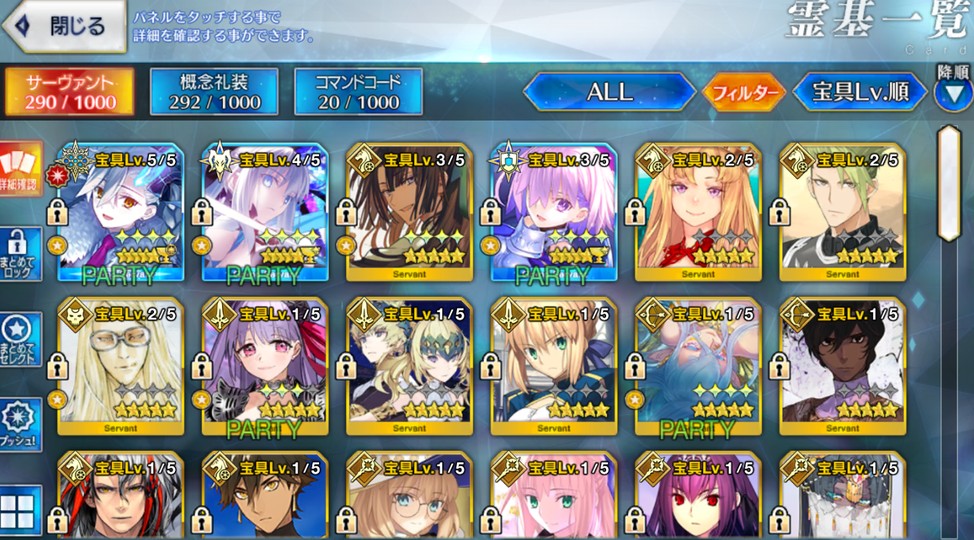This screenshot has width=974, height=540.
Task: Toggle the 降順 descending order arrow
Action: point(953,92)
